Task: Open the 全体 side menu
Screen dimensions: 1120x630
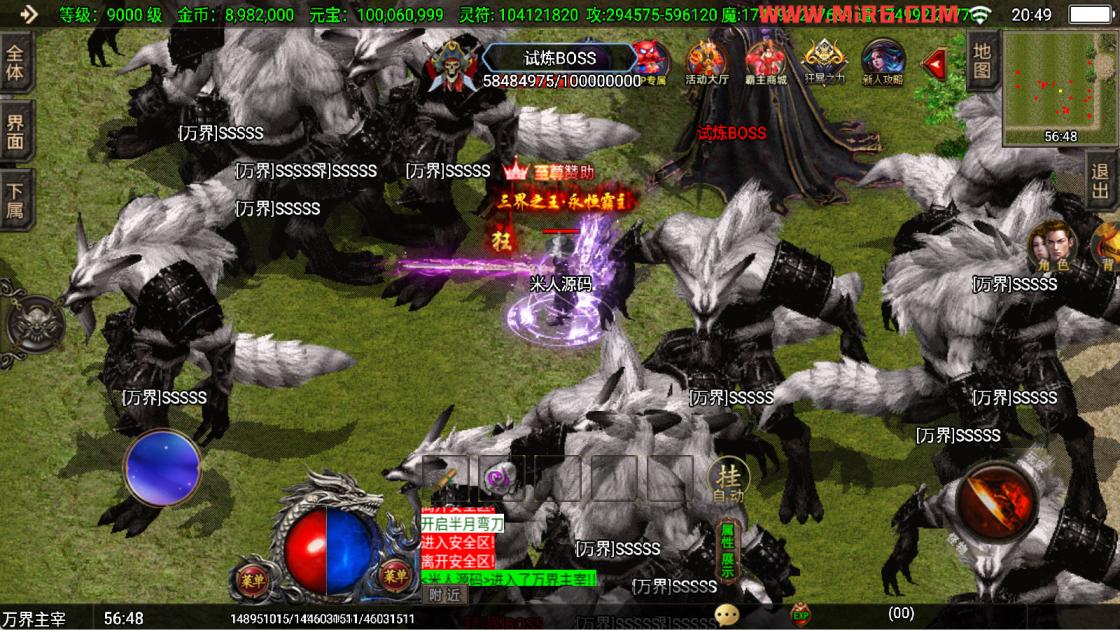Action: coord(17,65)
